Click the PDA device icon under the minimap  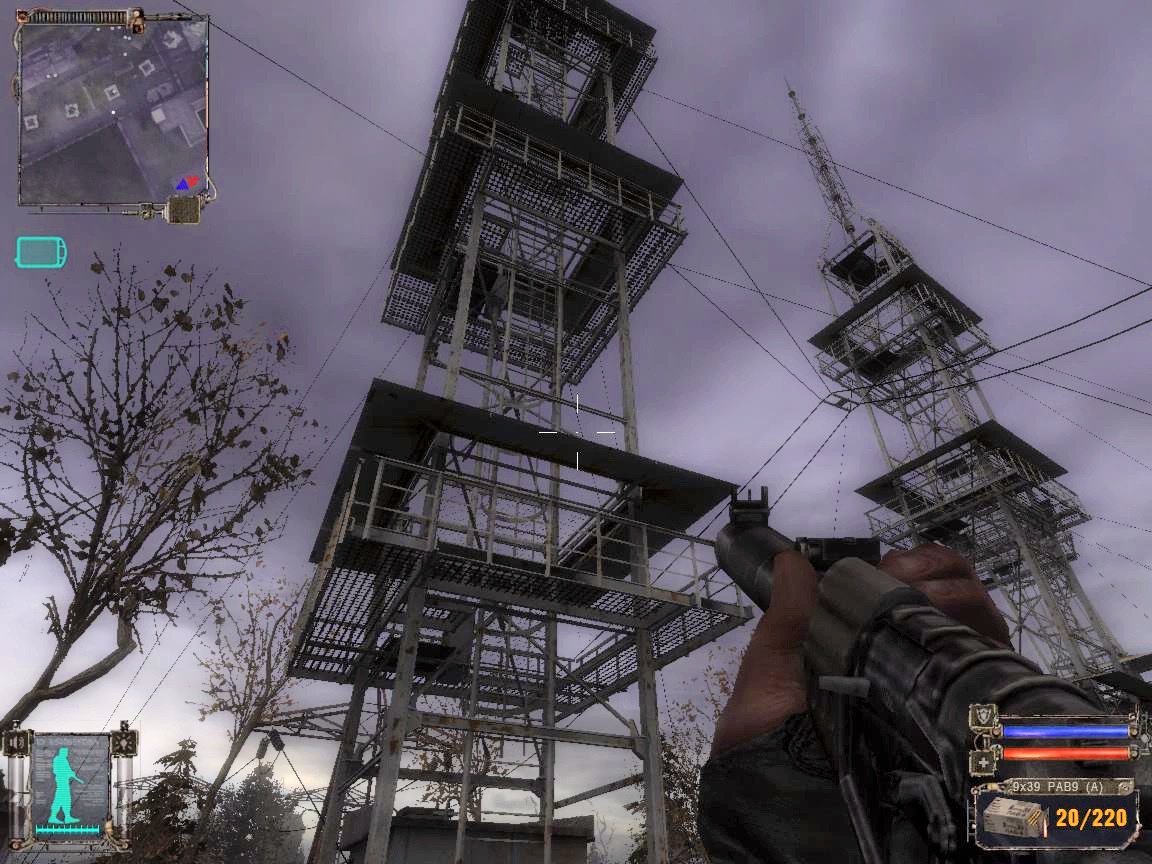183,210
